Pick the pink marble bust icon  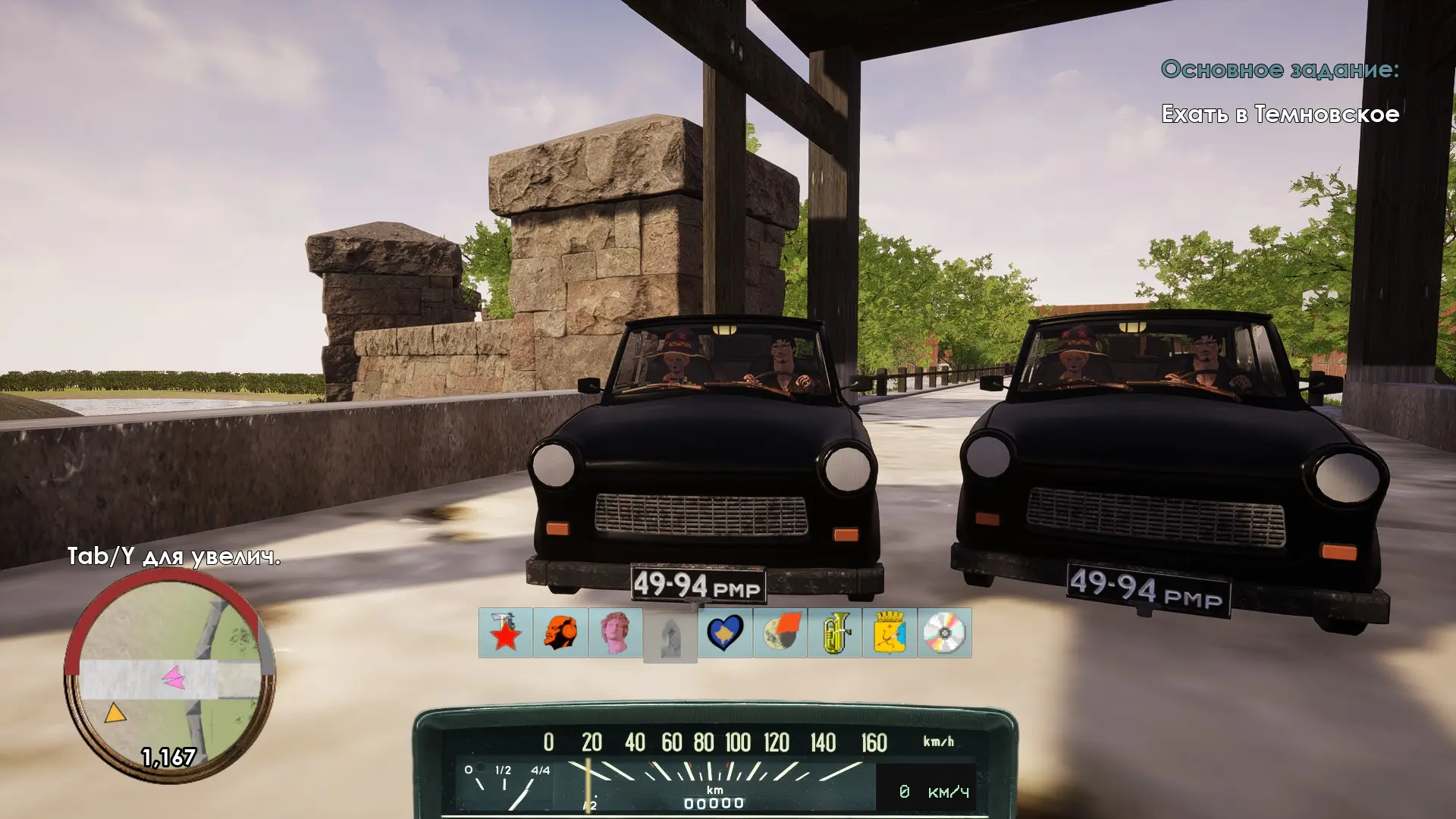(x=615, y=633)
